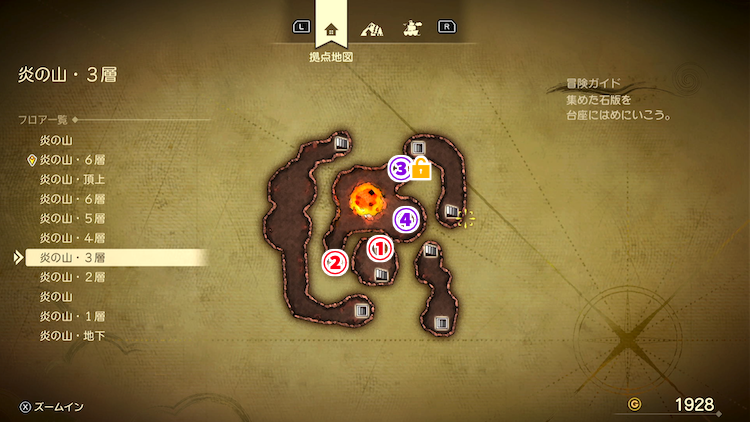Switch to the house-icon base map tab
Image resolution: width=750 pixels, height=422 pixels.
[x=332, y=28]
